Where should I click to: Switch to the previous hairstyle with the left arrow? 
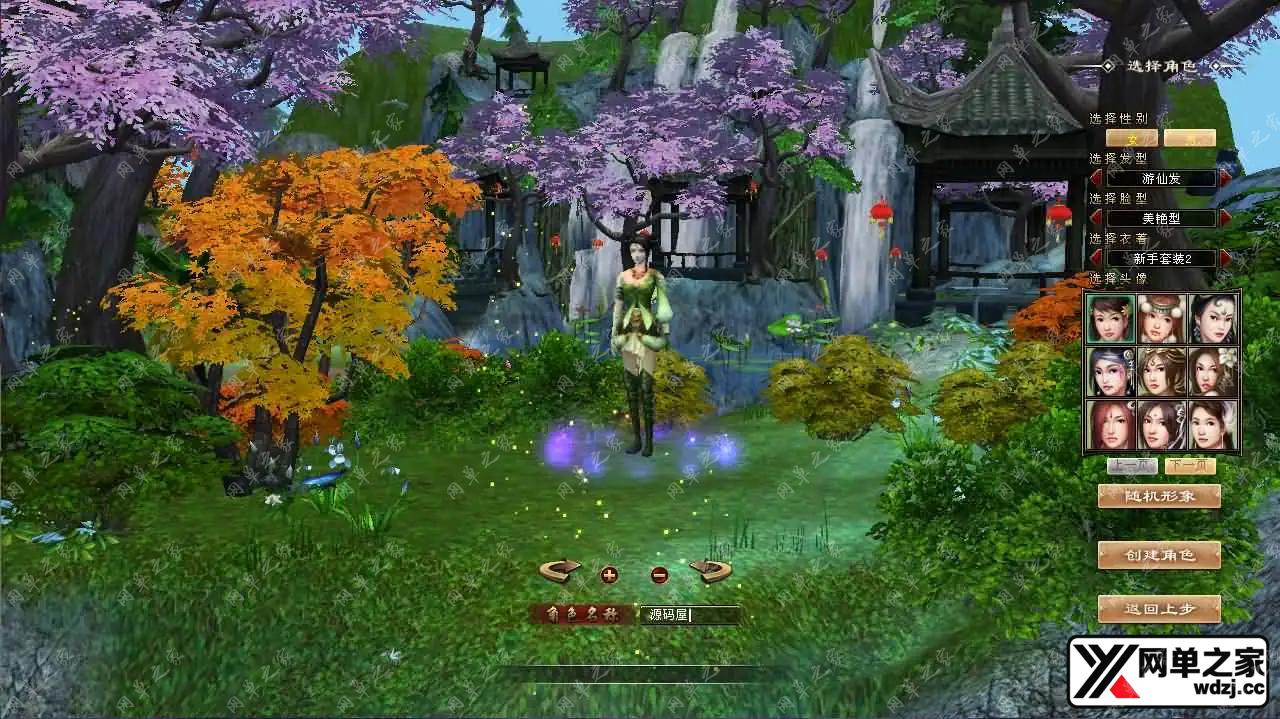coord(1097,178)
